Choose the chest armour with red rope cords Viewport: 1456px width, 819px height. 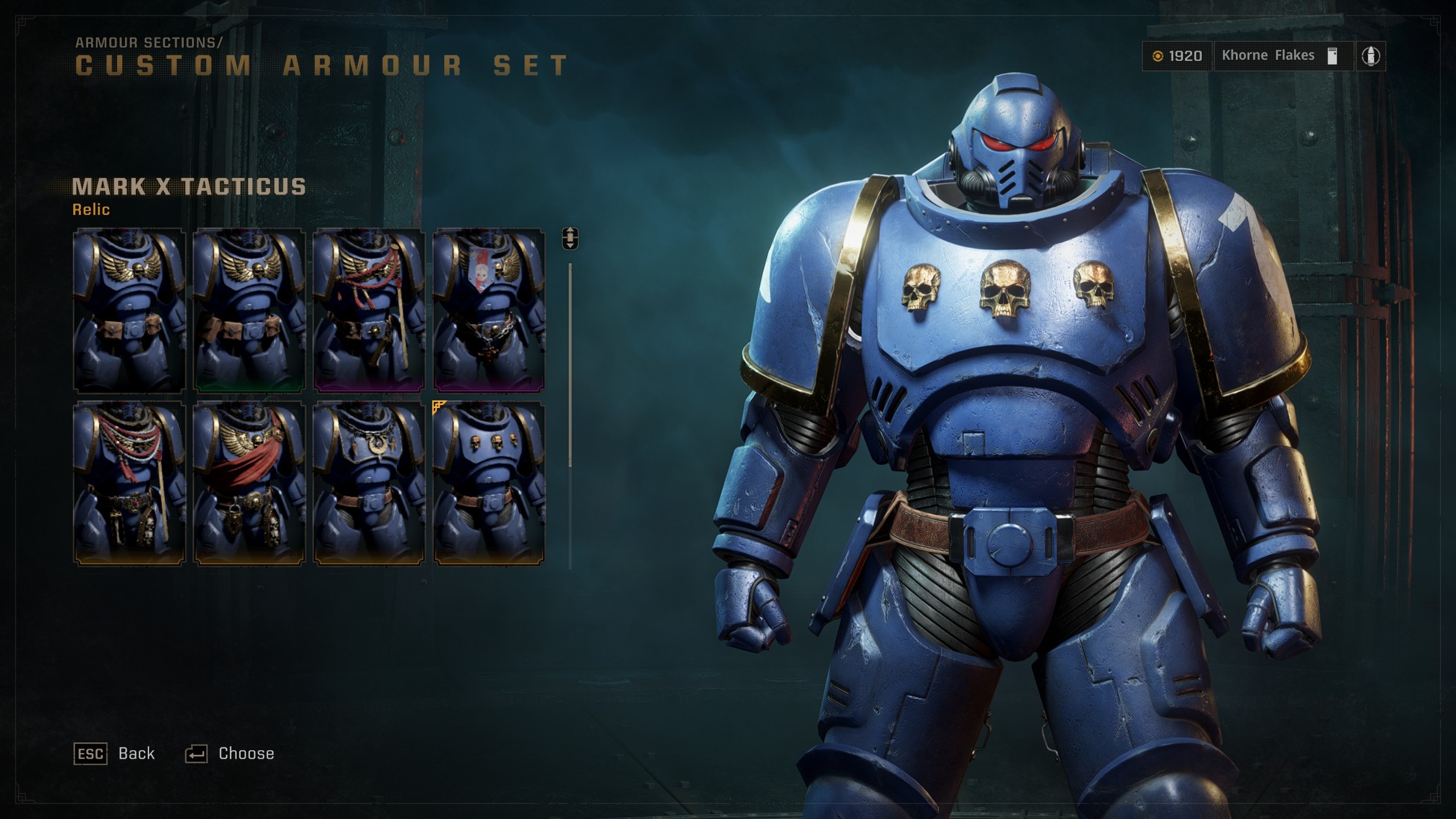tap(369, 310)
